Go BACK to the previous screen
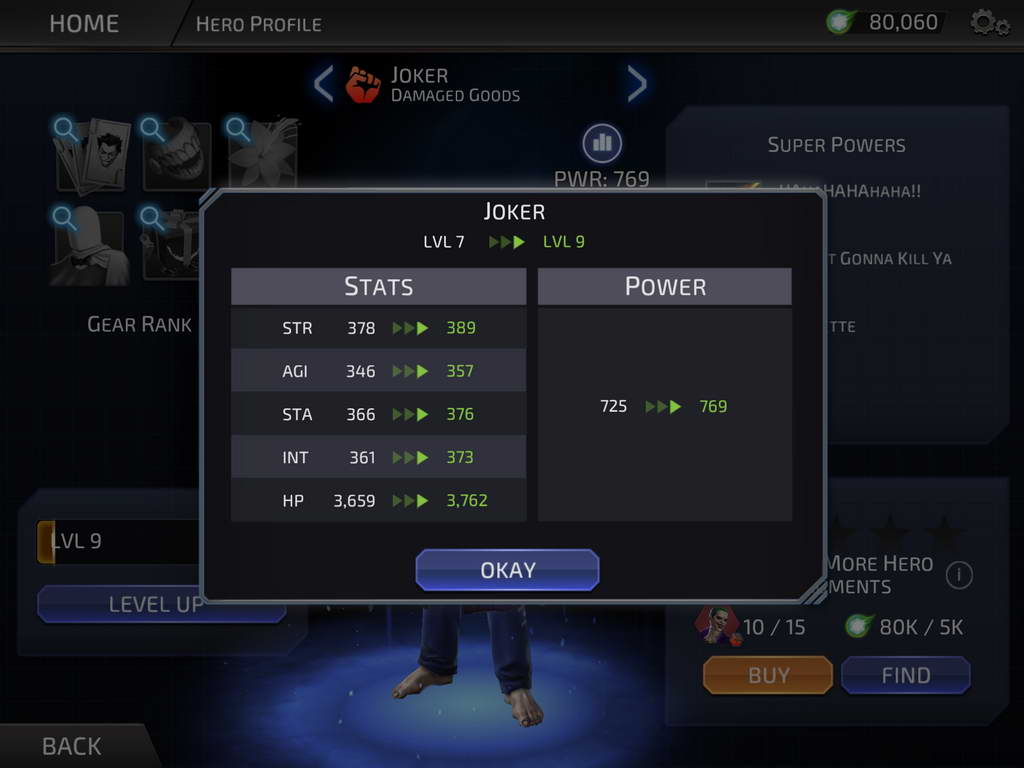 (x=72, y=746)
